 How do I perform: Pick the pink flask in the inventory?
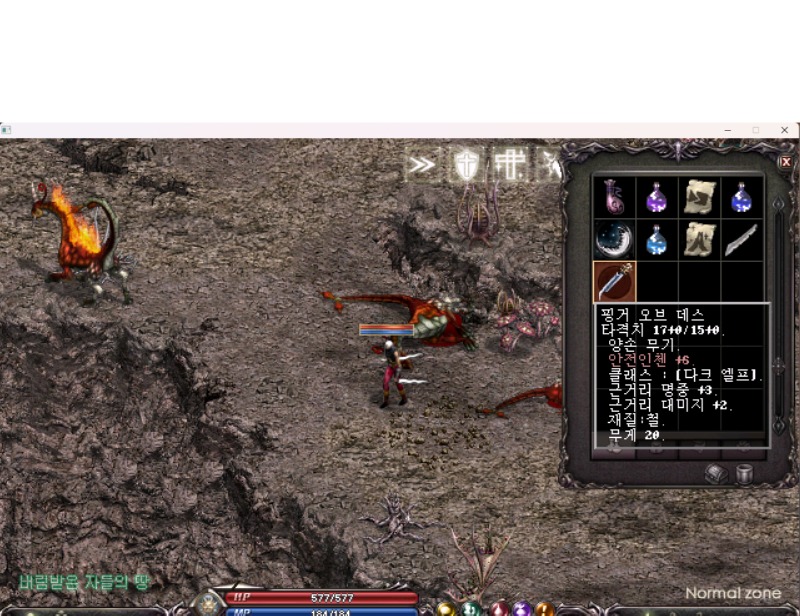click(614, 197)
